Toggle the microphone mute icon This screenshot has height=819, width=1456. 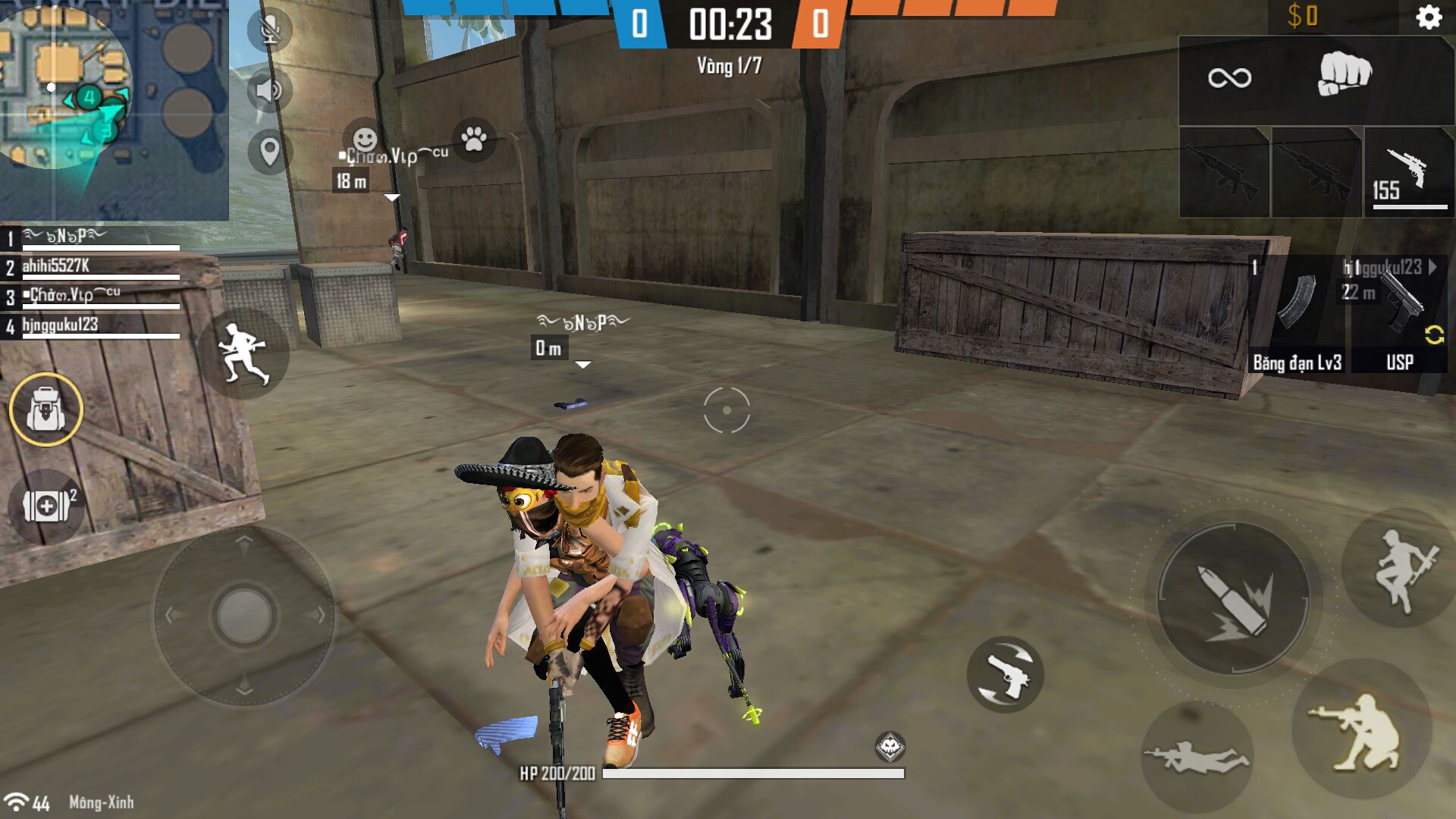pos(269,31)
